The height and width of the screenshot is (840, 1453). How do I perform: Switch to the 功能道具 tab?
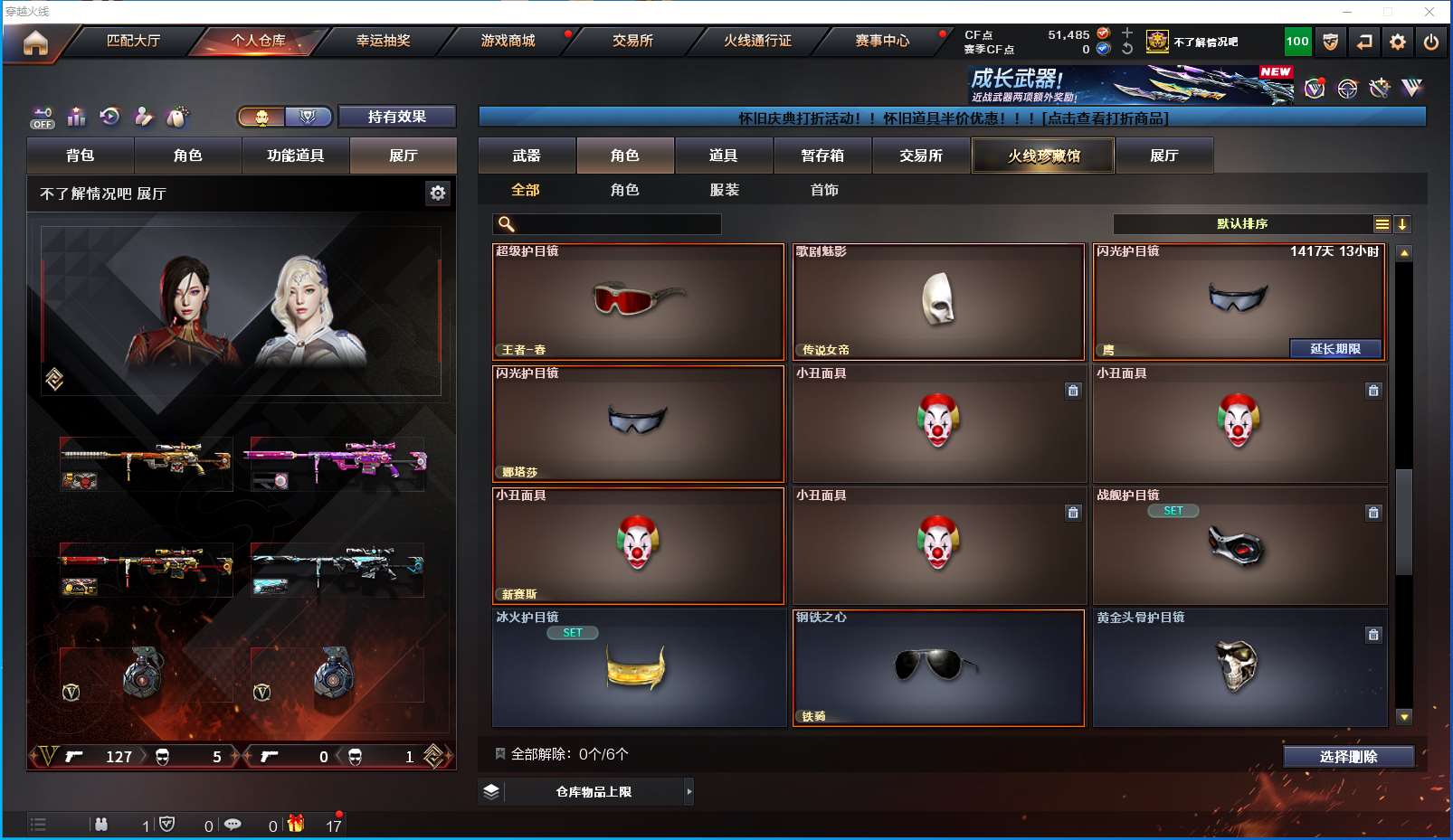point(295,156)
